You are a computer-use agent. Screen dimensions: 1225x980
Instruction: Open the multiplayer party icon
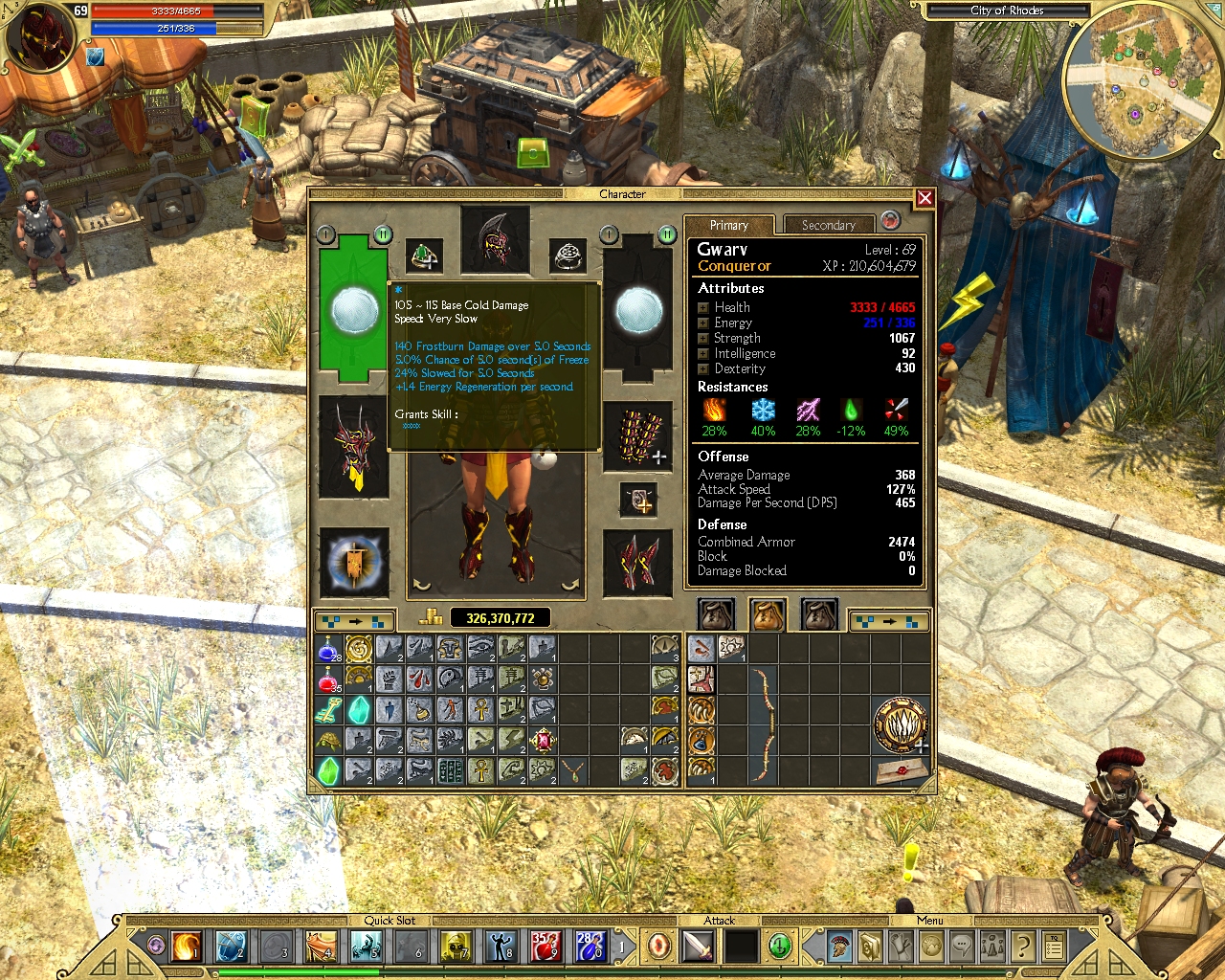[x=991, y=946]
